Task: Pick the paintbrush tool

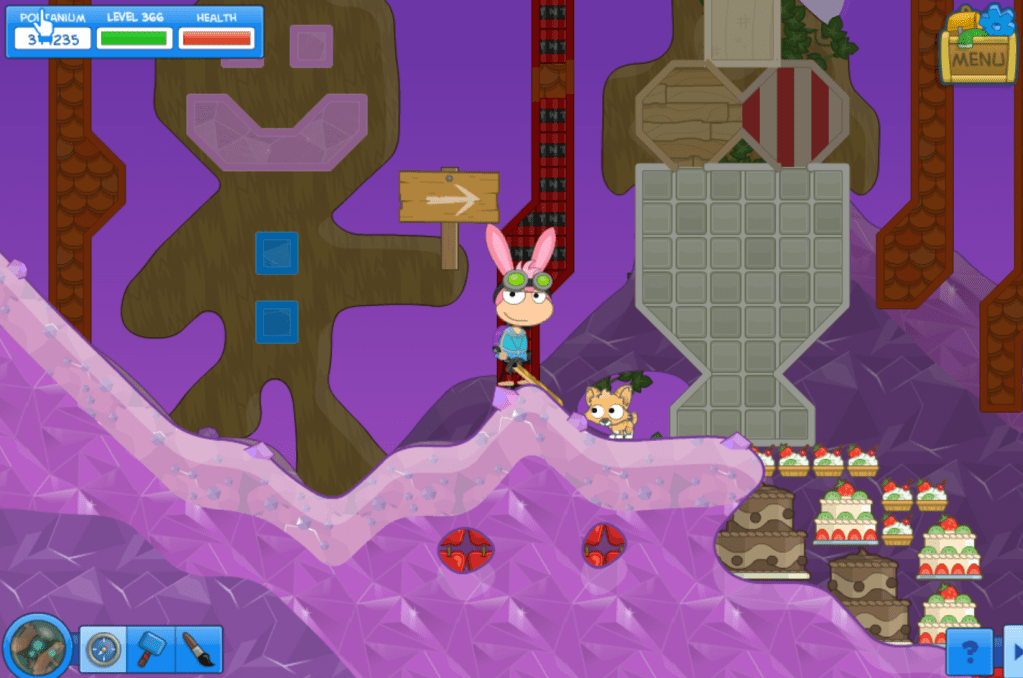Action: (x=198, y=650)
